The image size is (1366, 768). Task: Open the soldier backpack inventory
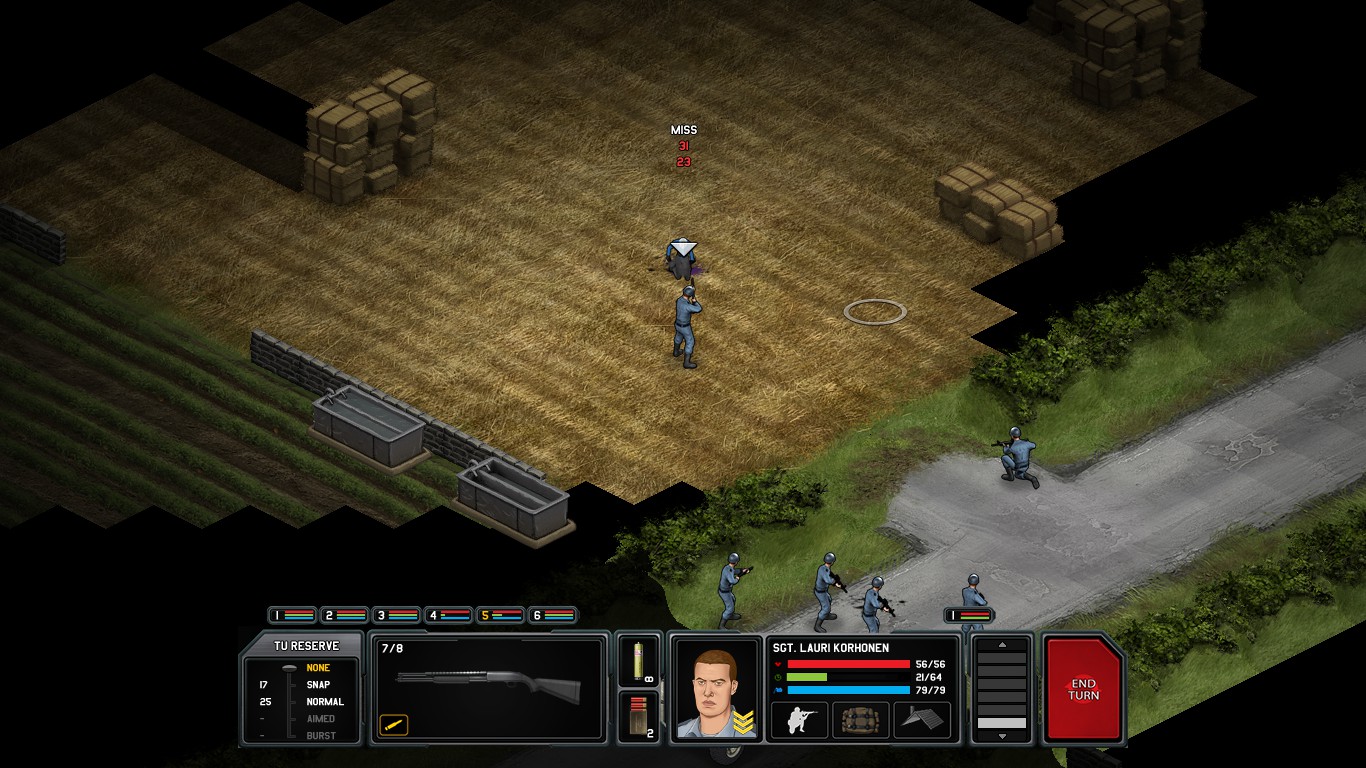click(x=860, y=720)
